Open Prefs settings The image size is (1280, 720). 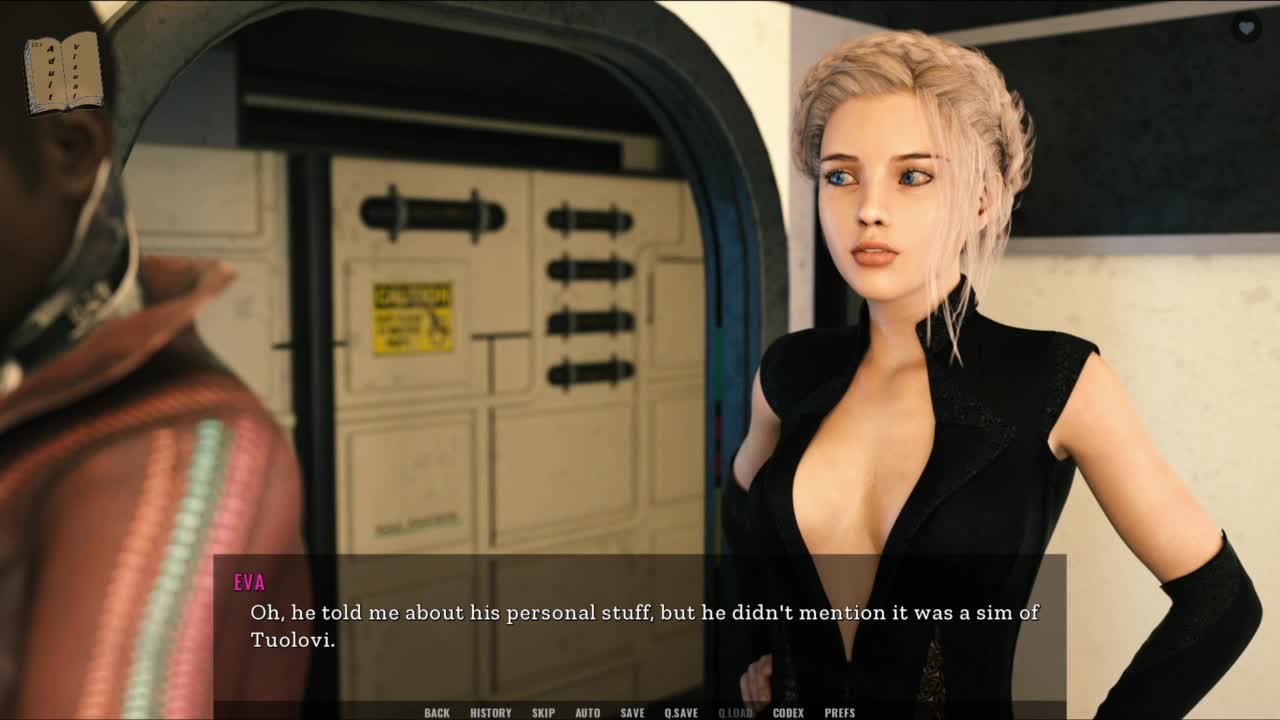tap(840, 713)
